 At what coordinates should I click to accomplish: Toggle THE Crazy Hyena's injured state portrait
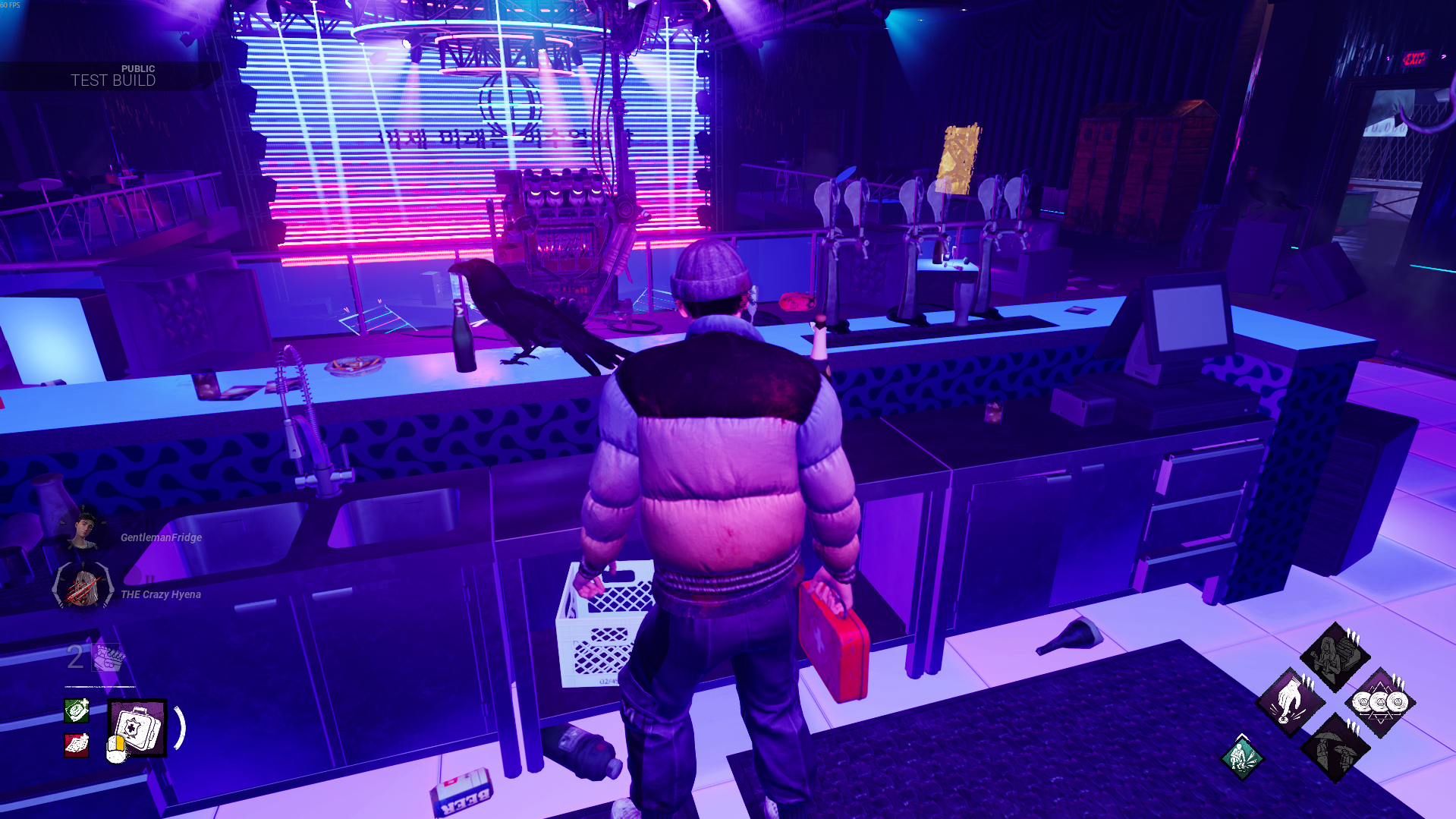coord(82,586)
